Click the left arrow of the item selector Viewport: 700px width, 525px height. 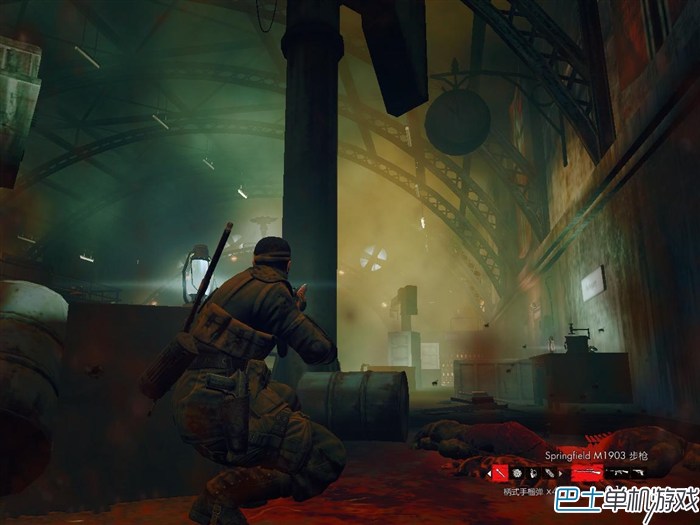click(489, 471)
